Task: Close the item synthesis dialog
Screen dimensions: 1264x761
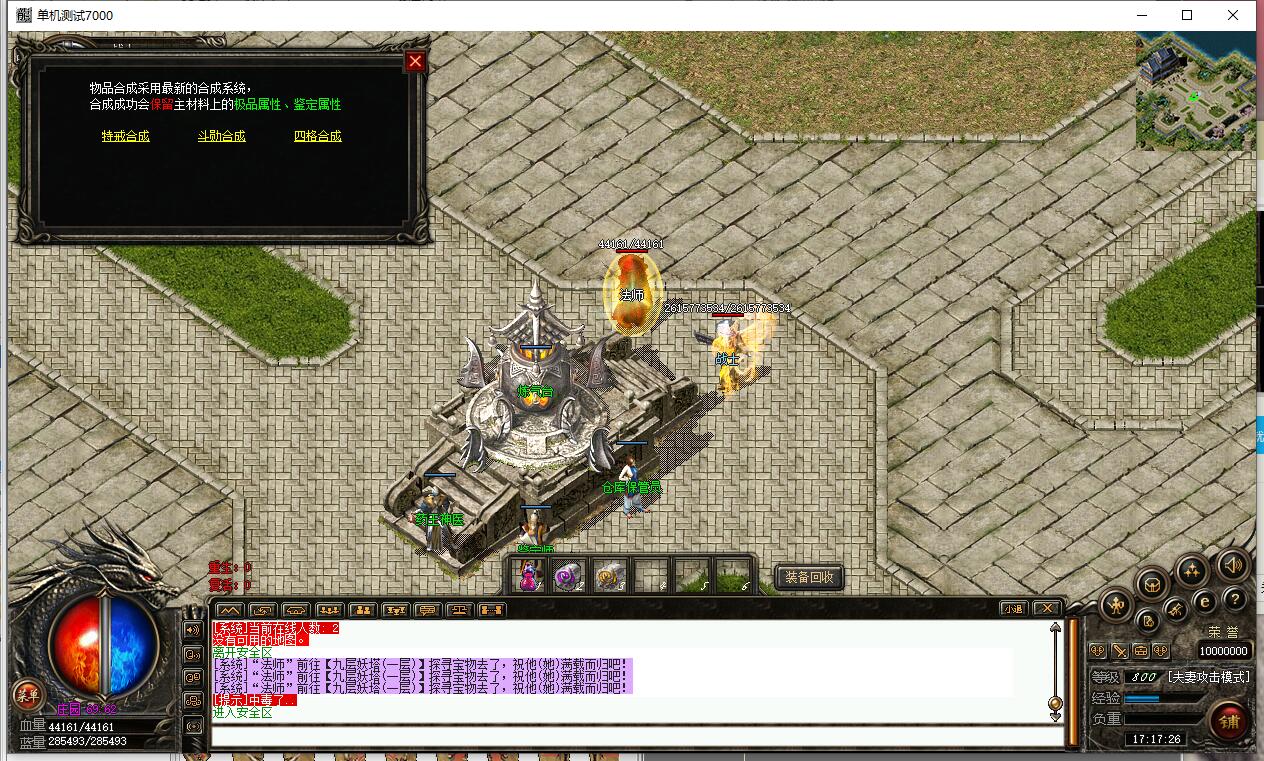Action: [415, 62]
